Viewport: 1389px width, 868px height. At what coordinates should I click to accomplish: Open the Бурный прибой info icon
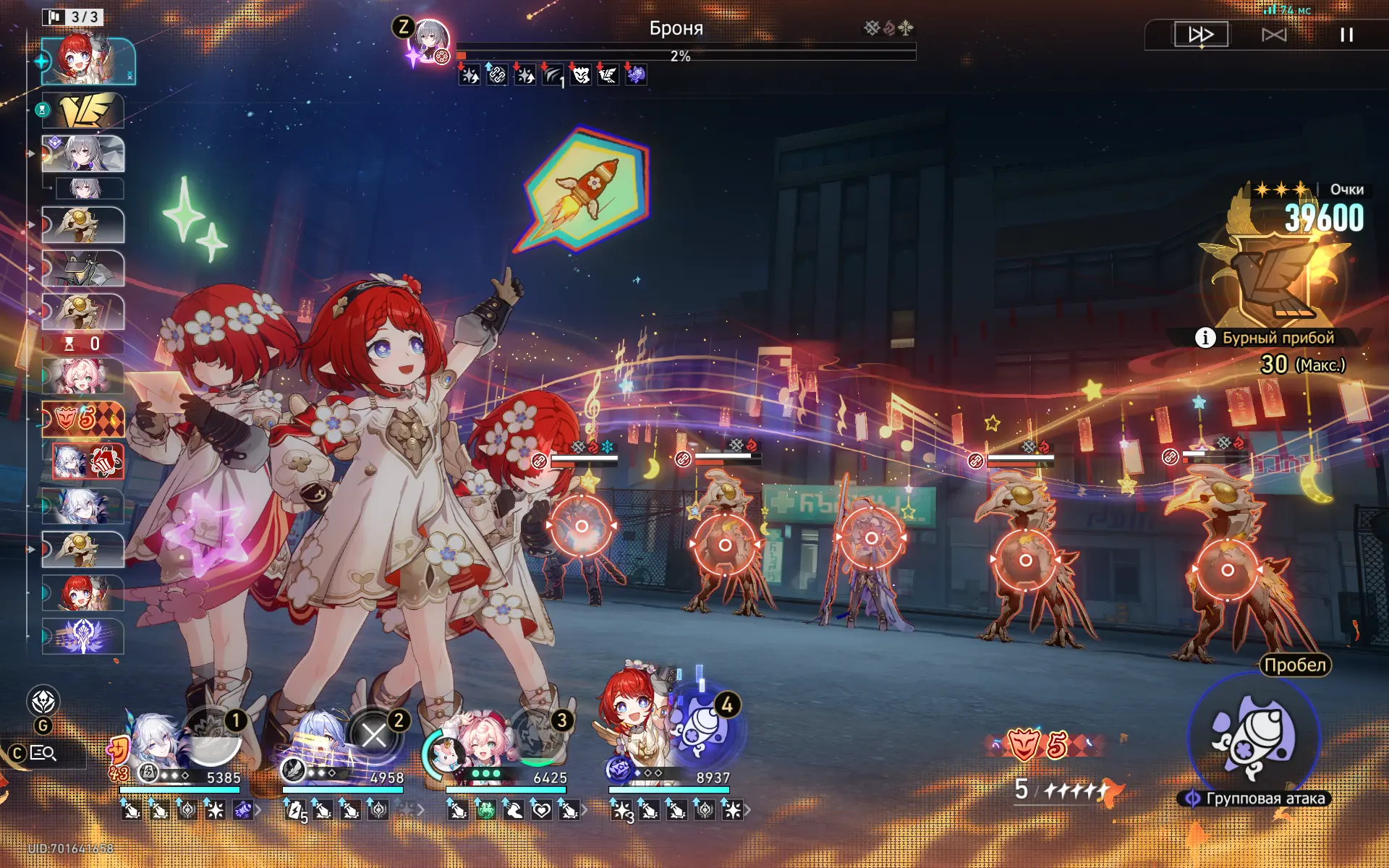(1205, 338)
